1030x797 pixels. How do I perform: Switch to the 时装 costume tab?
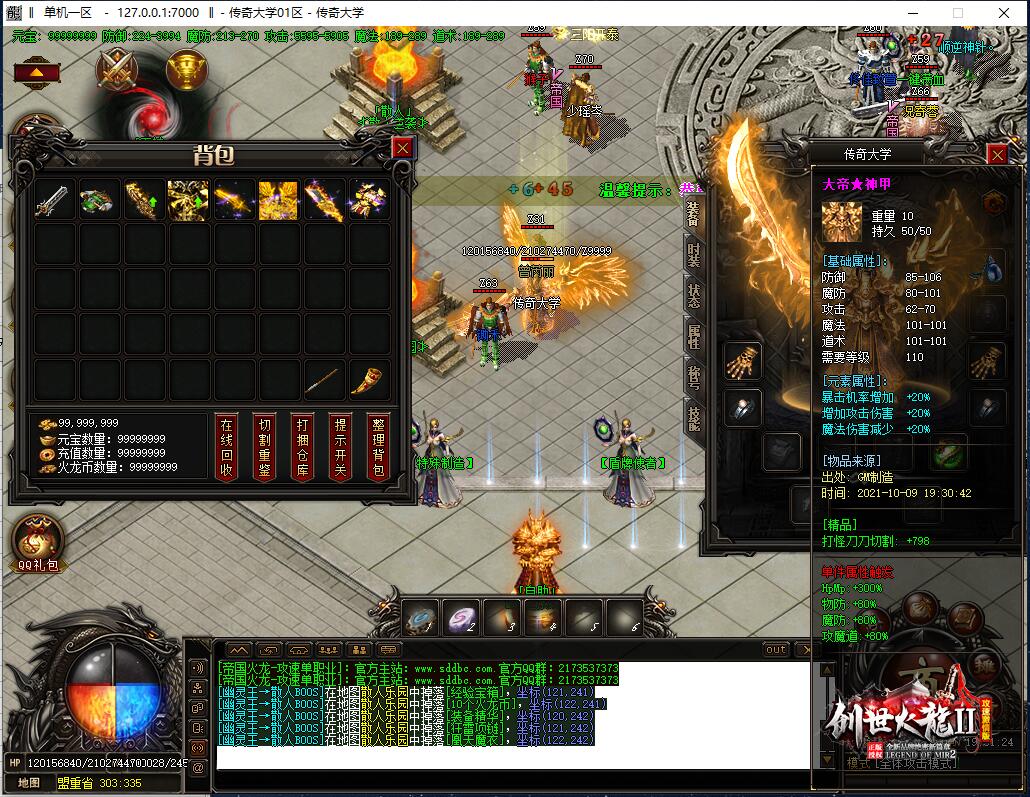tap(693, 254)
